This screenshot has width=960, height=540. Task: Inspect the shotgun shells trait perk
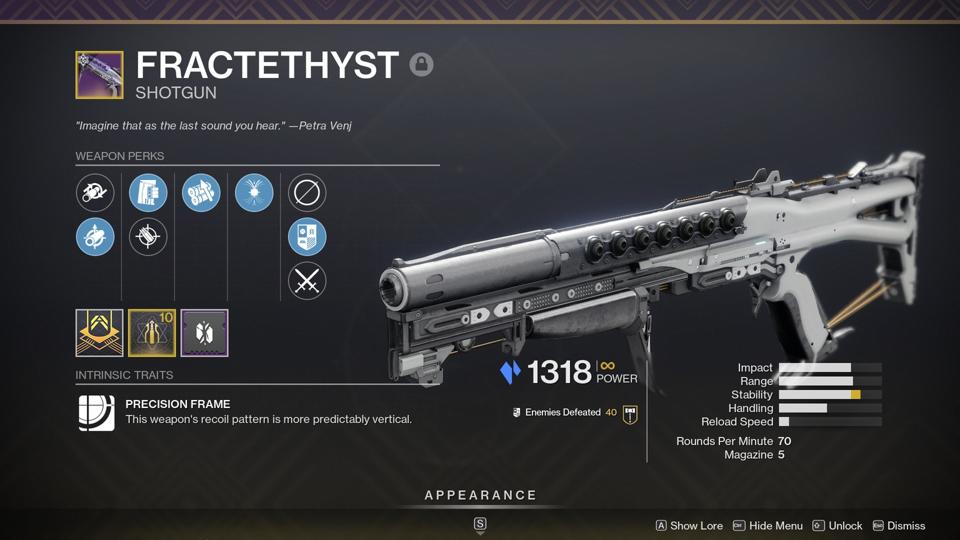tap(201, 192)
